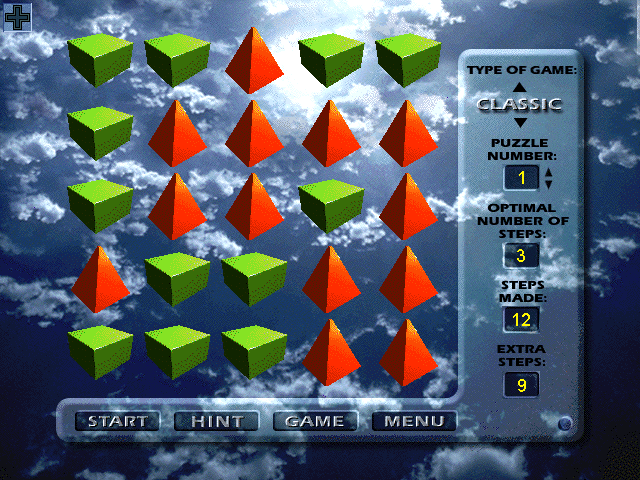The image size is (640, 480).
Task: Request a hint with the HINT button
Action: pyautogui.click(x=216, y=421)
